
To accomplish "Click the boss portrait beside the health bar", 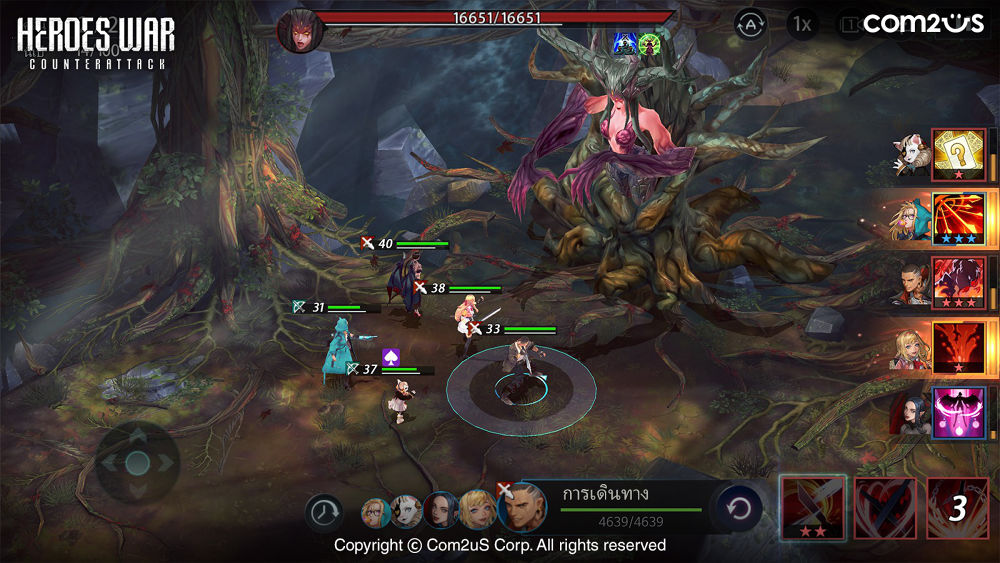I will (x=298, y=30).
